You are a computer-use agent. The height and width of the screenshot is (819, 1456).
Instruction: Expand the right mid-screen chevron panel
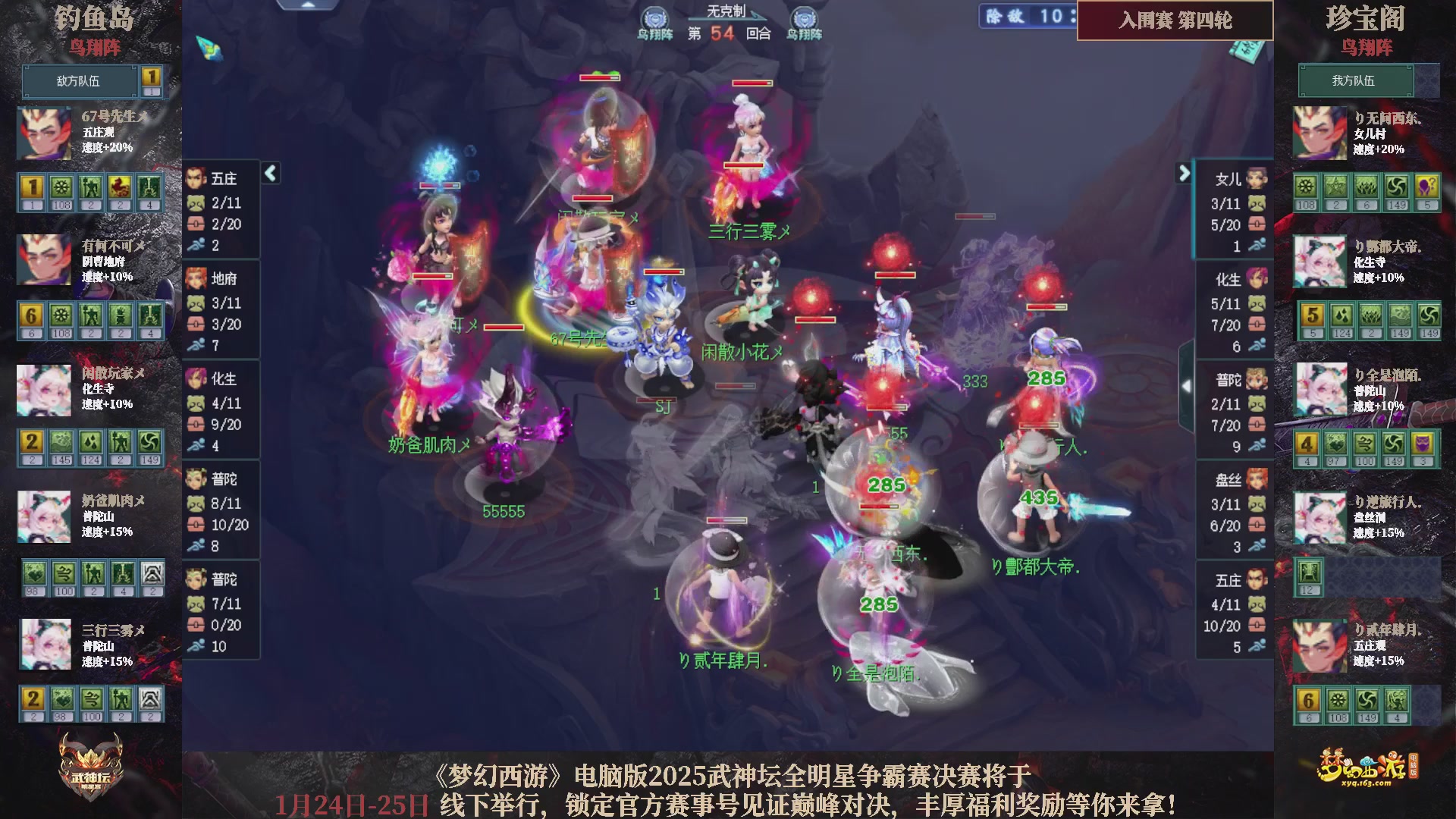1188,385
